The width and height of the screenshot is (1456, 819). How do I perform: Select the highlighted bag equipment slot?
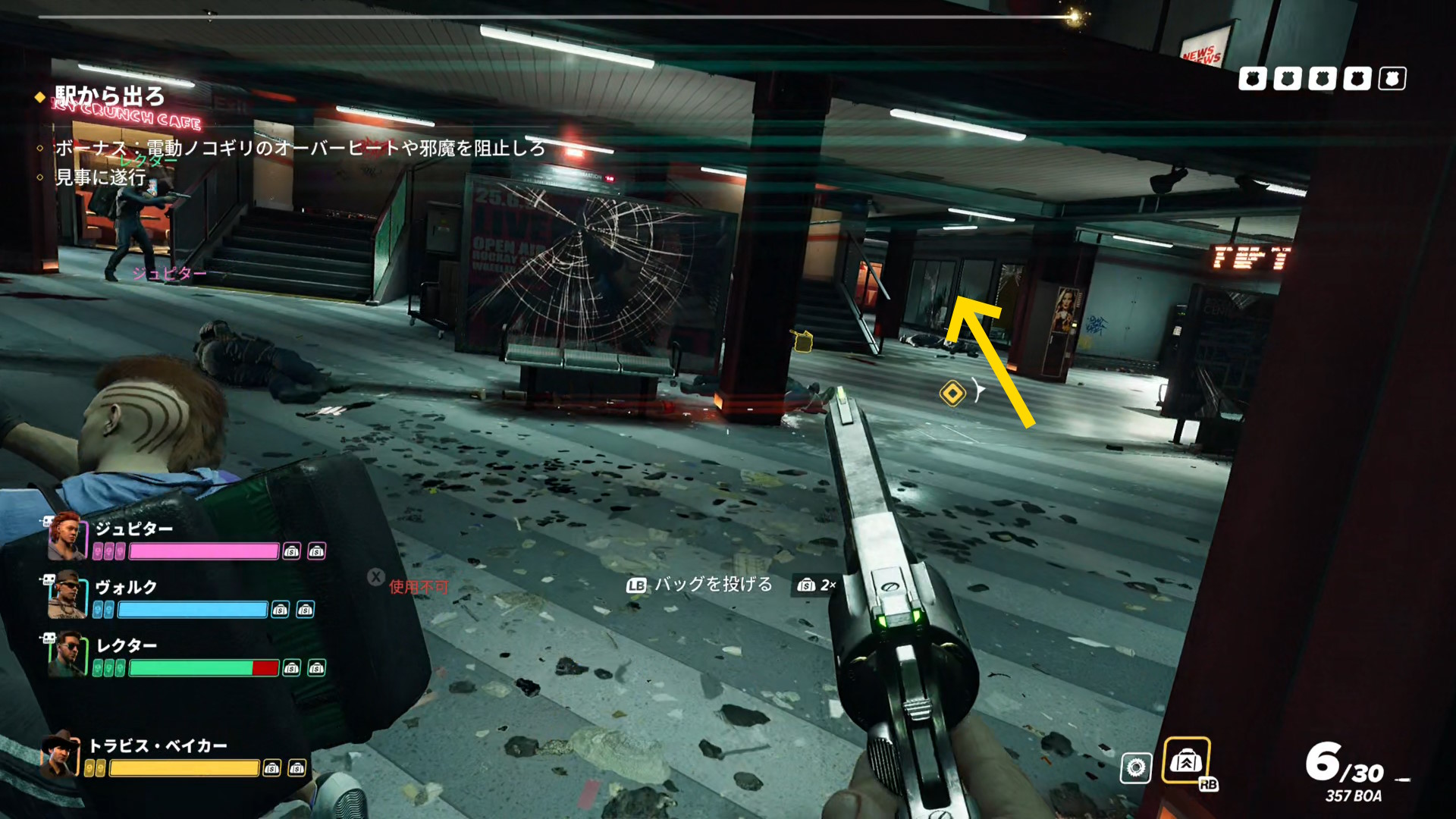1186,761
